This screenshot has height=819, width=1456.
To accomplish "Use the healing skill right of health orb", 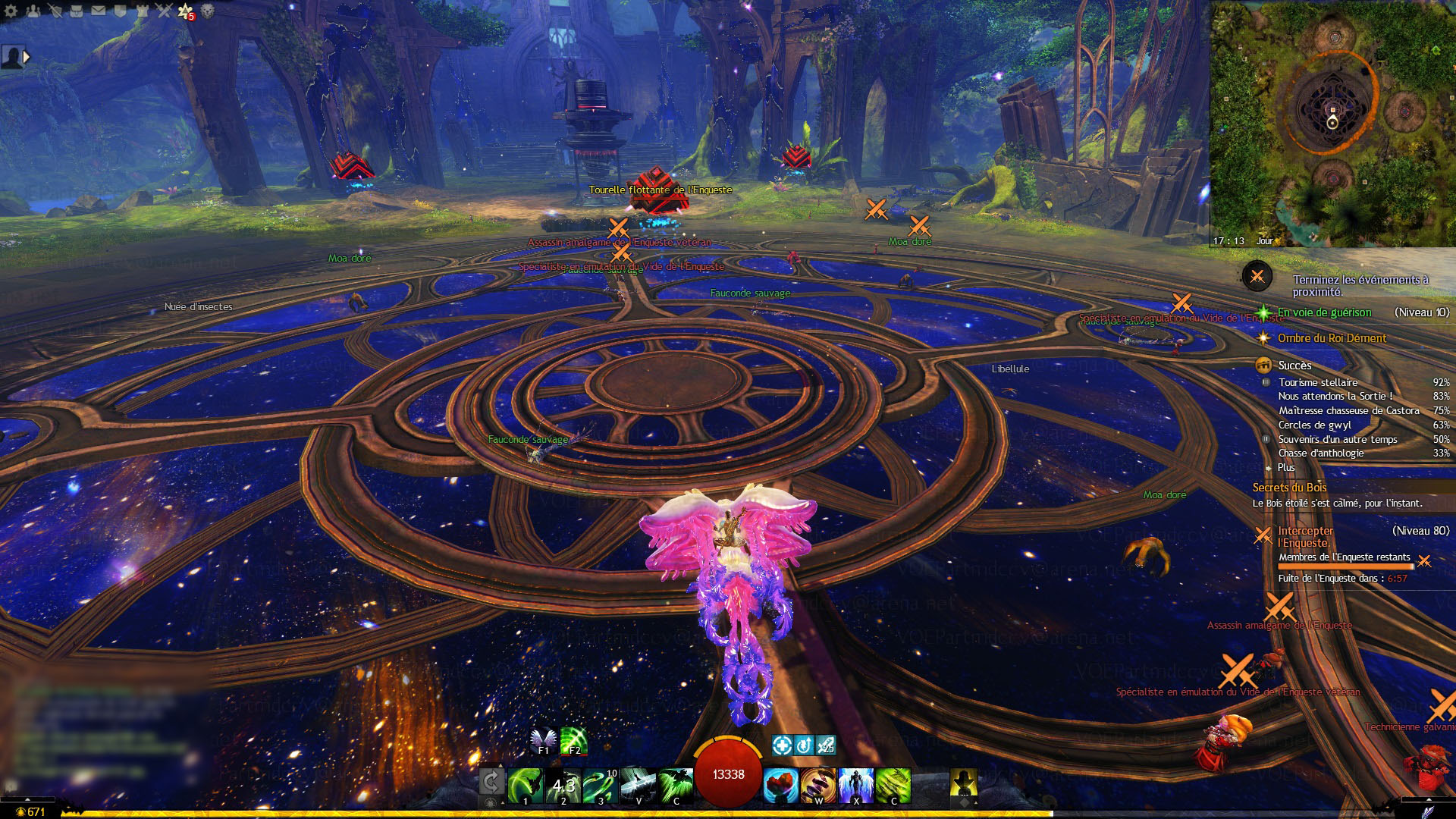I will click(781, 786).
